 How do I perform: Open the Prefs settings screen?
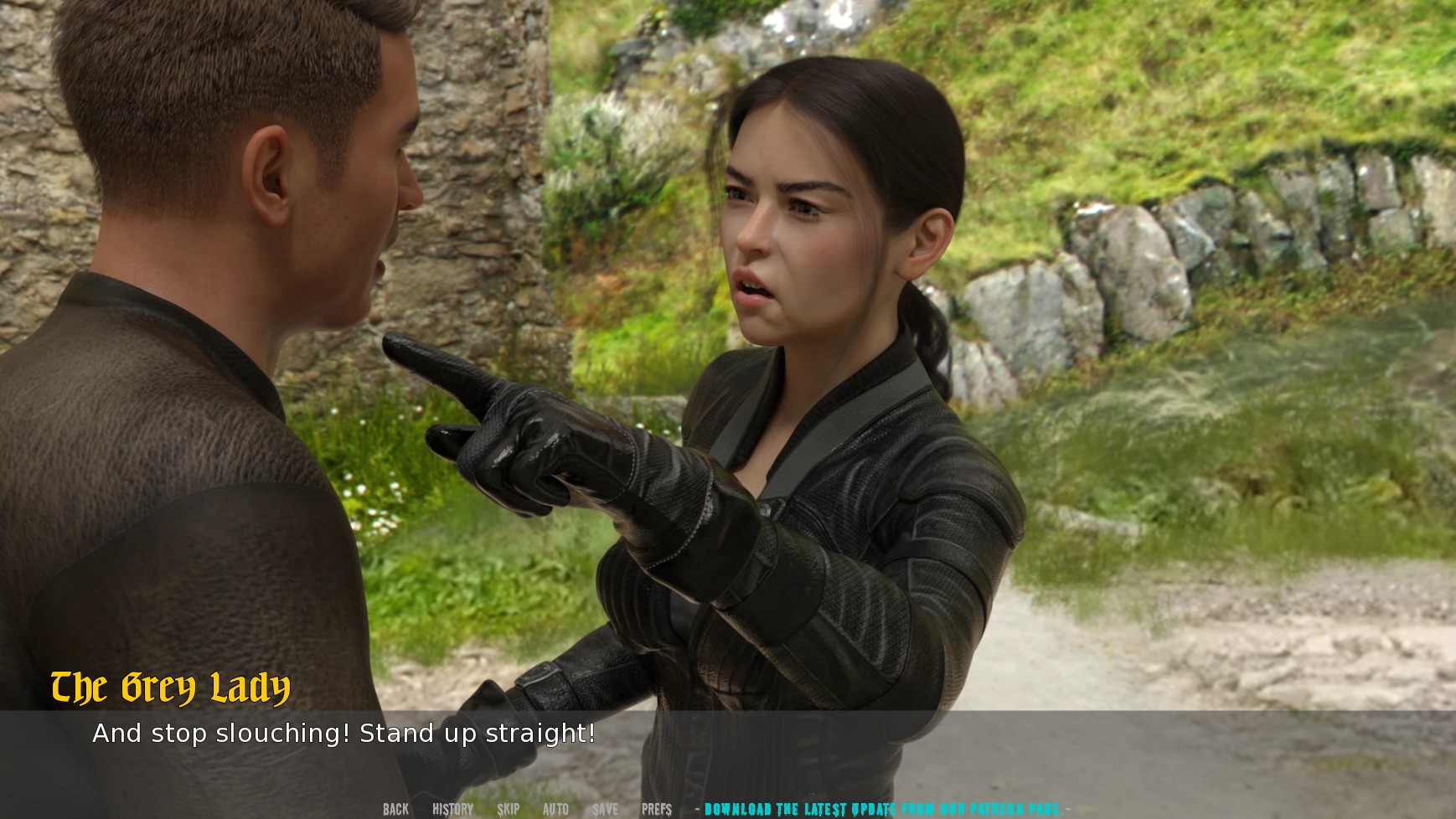coord(657,809)
